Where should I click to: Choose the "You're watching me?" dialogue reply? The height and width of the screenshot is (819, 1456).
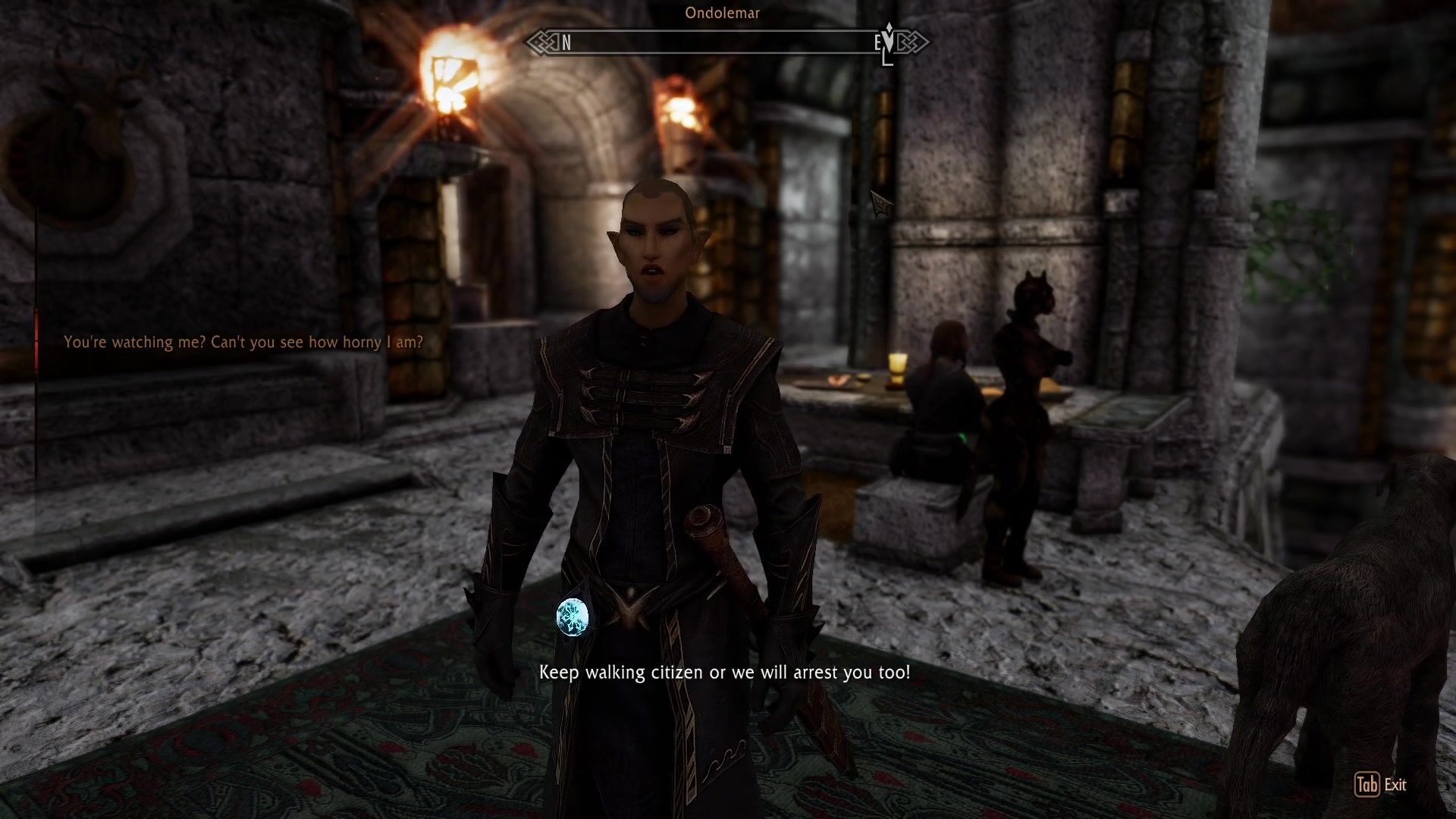coord(243,342)
